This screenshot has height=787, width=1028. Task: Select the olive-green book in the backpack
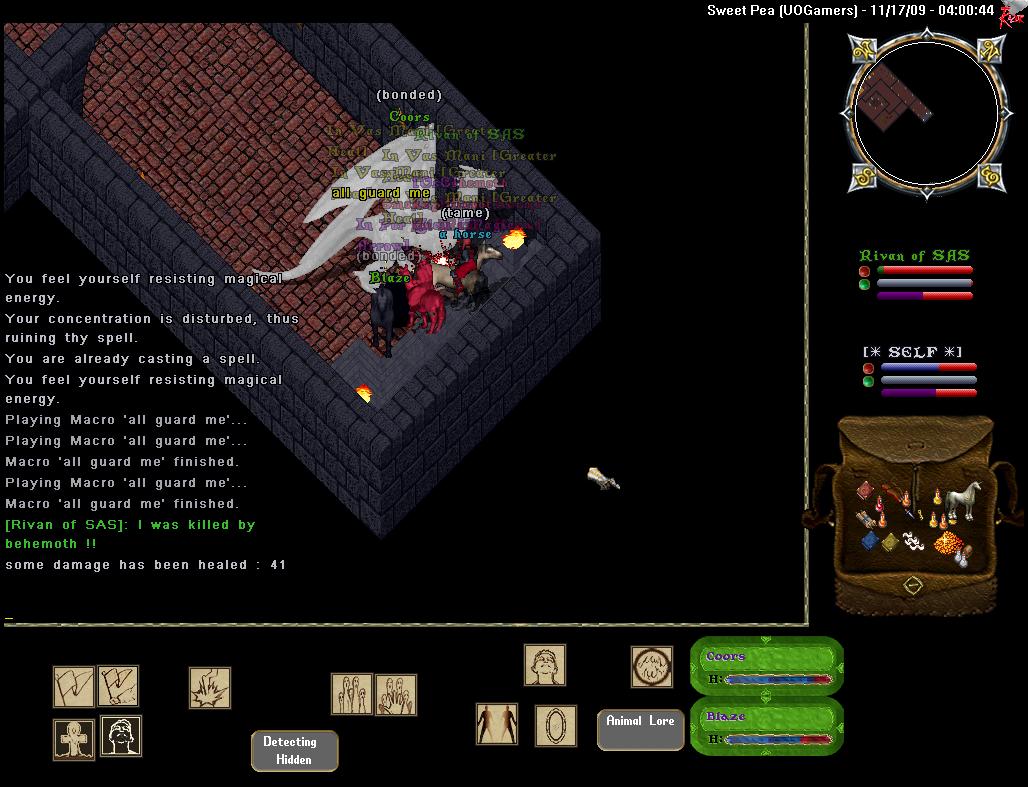pos(890,541)
